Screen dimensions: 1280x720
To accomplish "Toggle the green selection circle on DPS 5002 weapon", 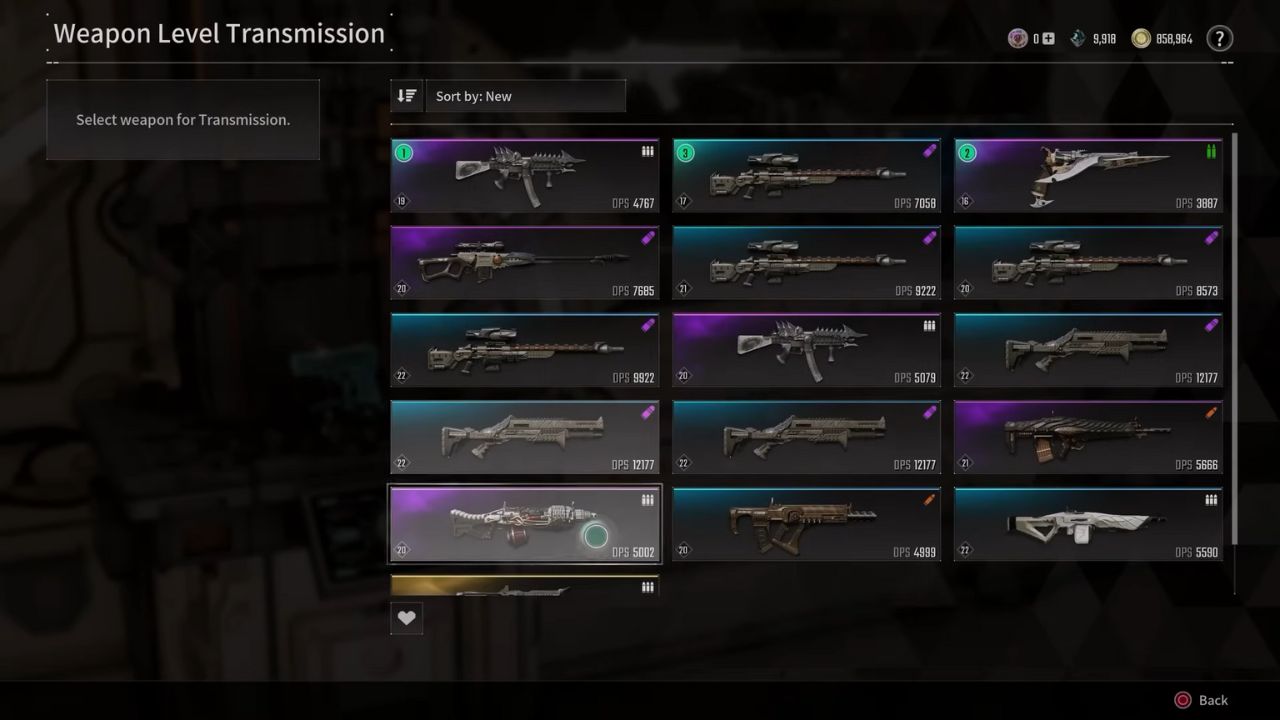I will tap(595, 537).
